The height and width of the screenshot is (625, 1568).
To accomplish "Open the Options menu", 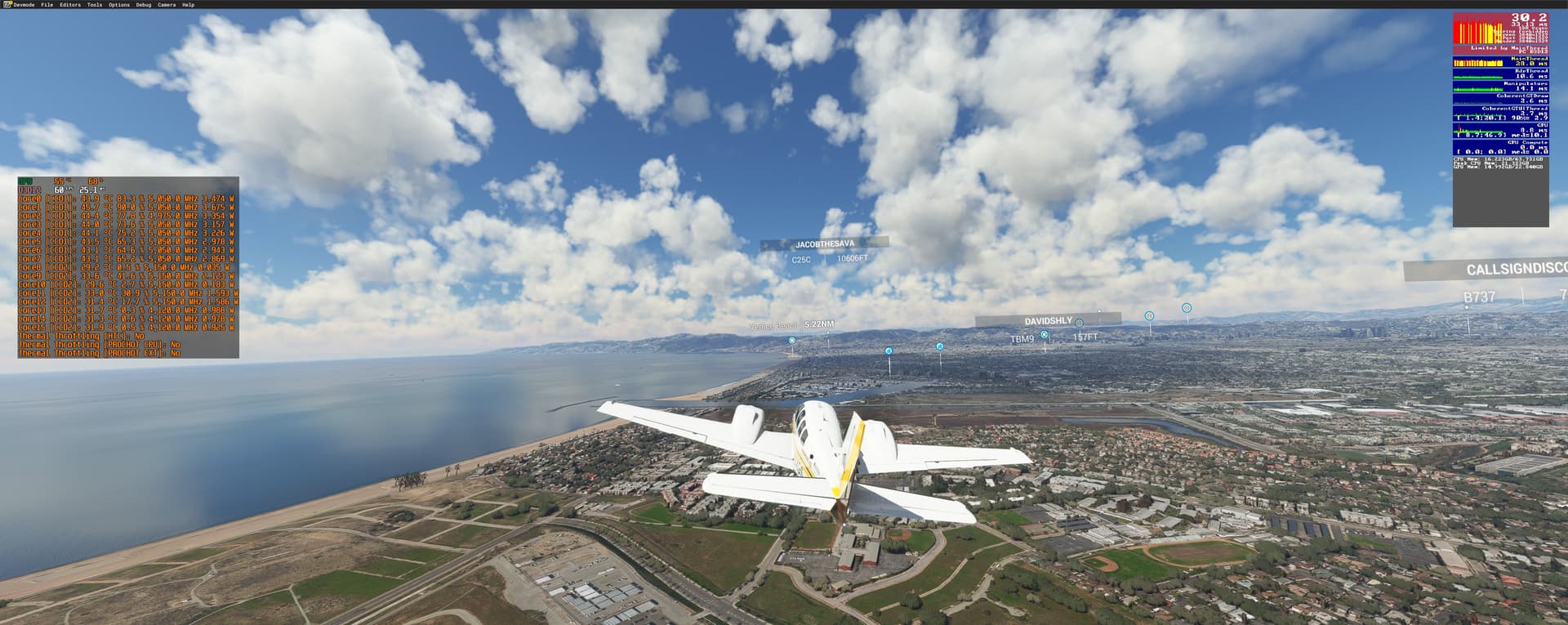I will coord(119,5).
